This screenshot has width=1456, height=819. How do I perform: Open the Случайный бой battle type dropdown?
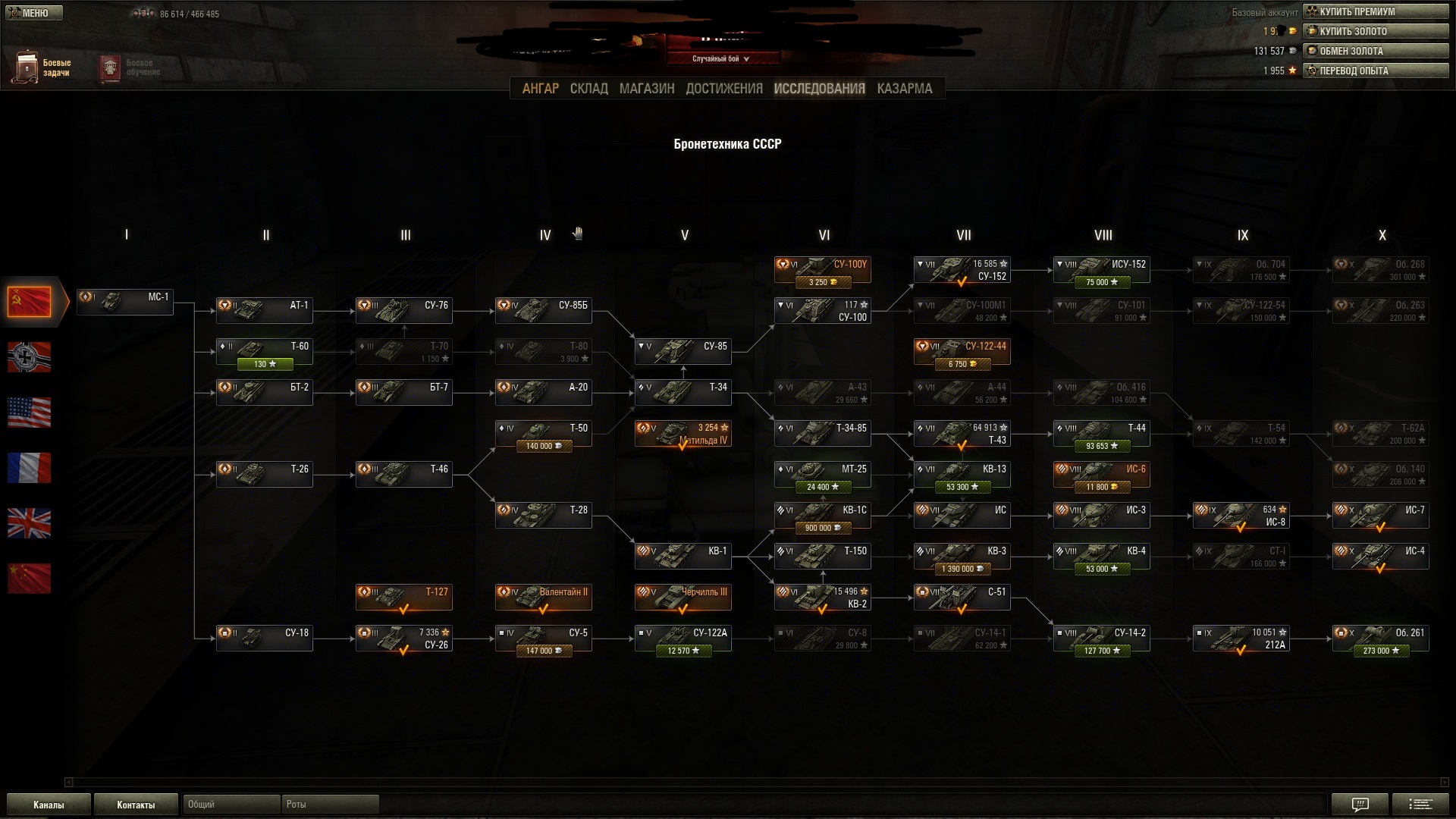point(721,58)
